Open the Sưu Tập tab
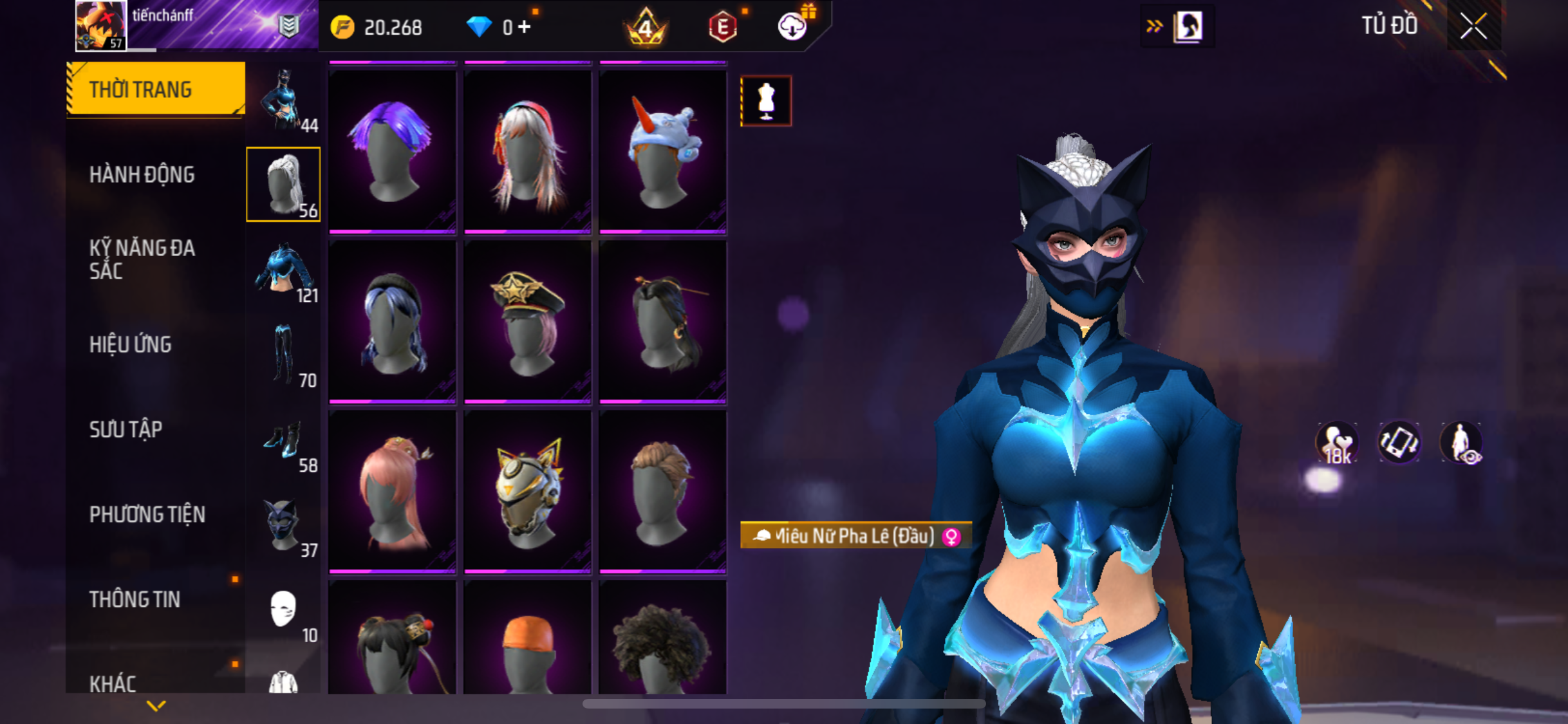Viewport: 1568px width, 724px height. tap(126, 429)
